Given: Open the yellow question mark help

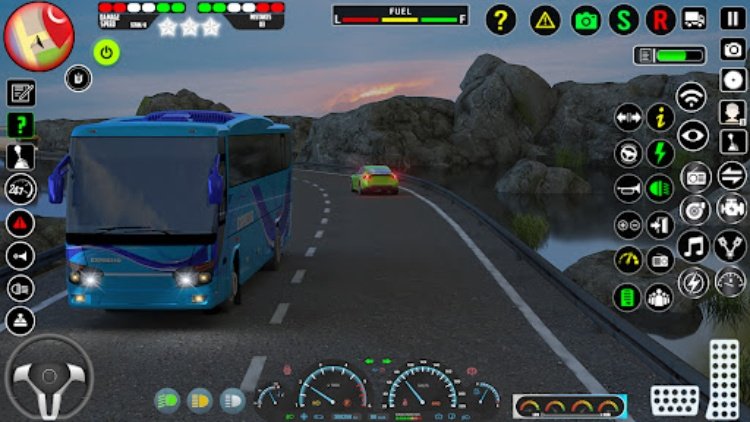Looking at the screenshot, I should [501, 20].
